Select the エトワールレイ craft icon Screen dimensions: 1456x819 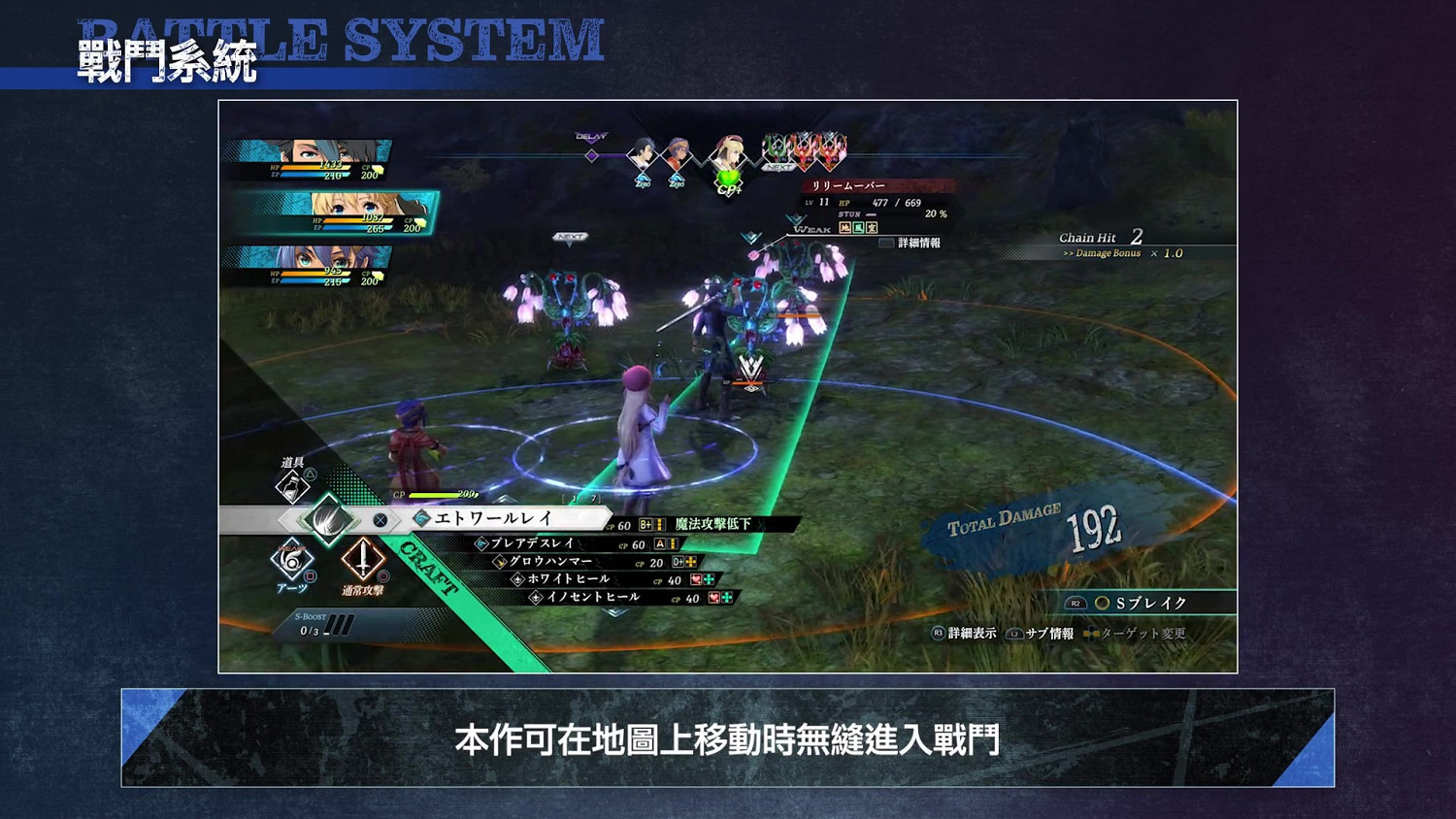422,518
